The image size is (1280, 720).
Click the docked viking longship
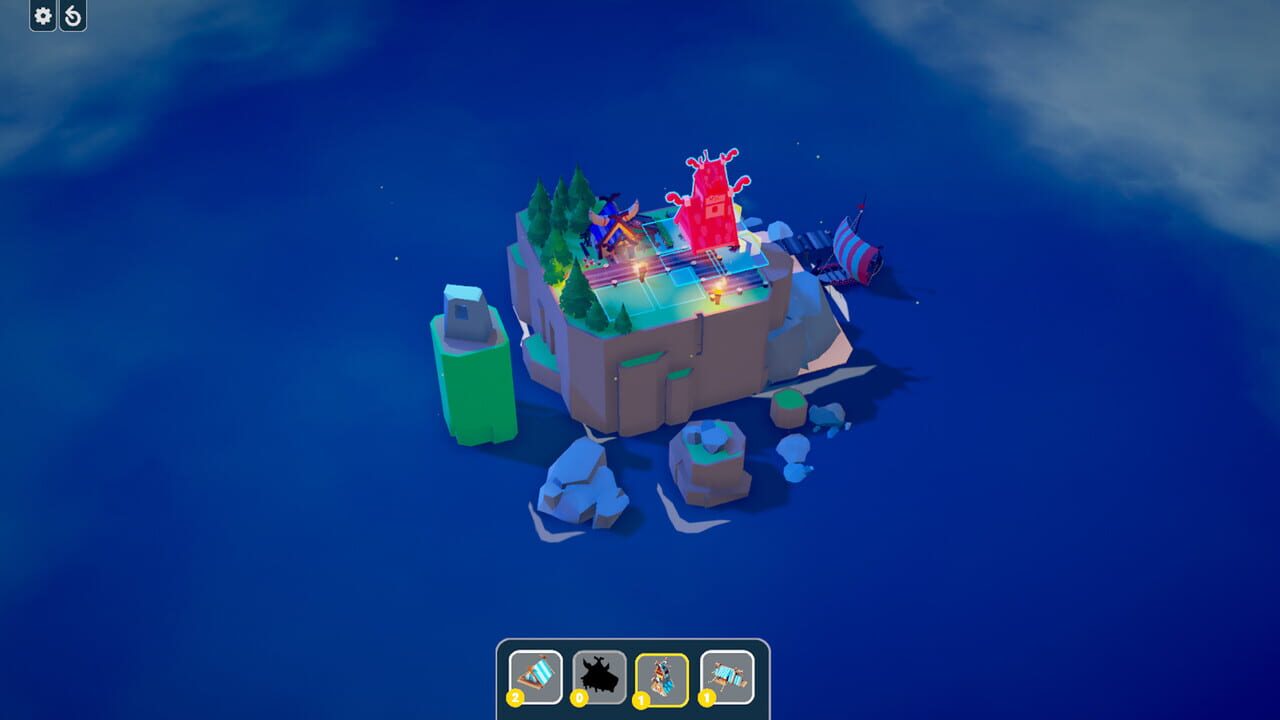[x=850, y=250]
